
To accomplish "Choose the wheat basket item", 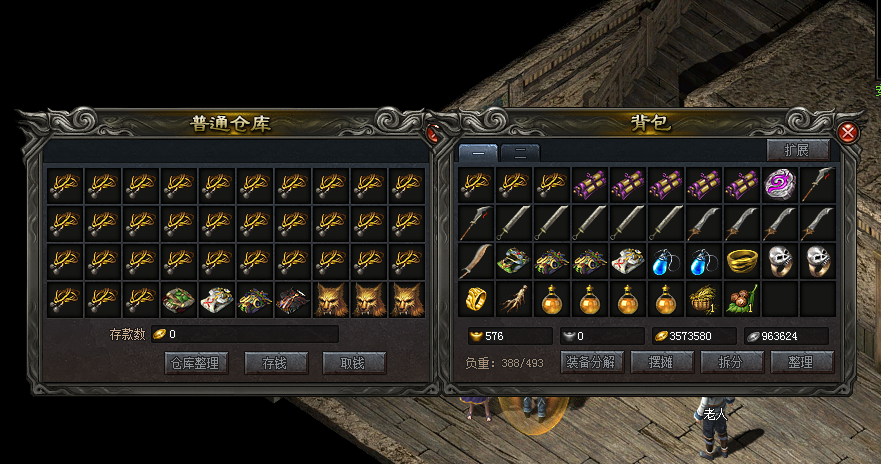I will tap(703, 298).
